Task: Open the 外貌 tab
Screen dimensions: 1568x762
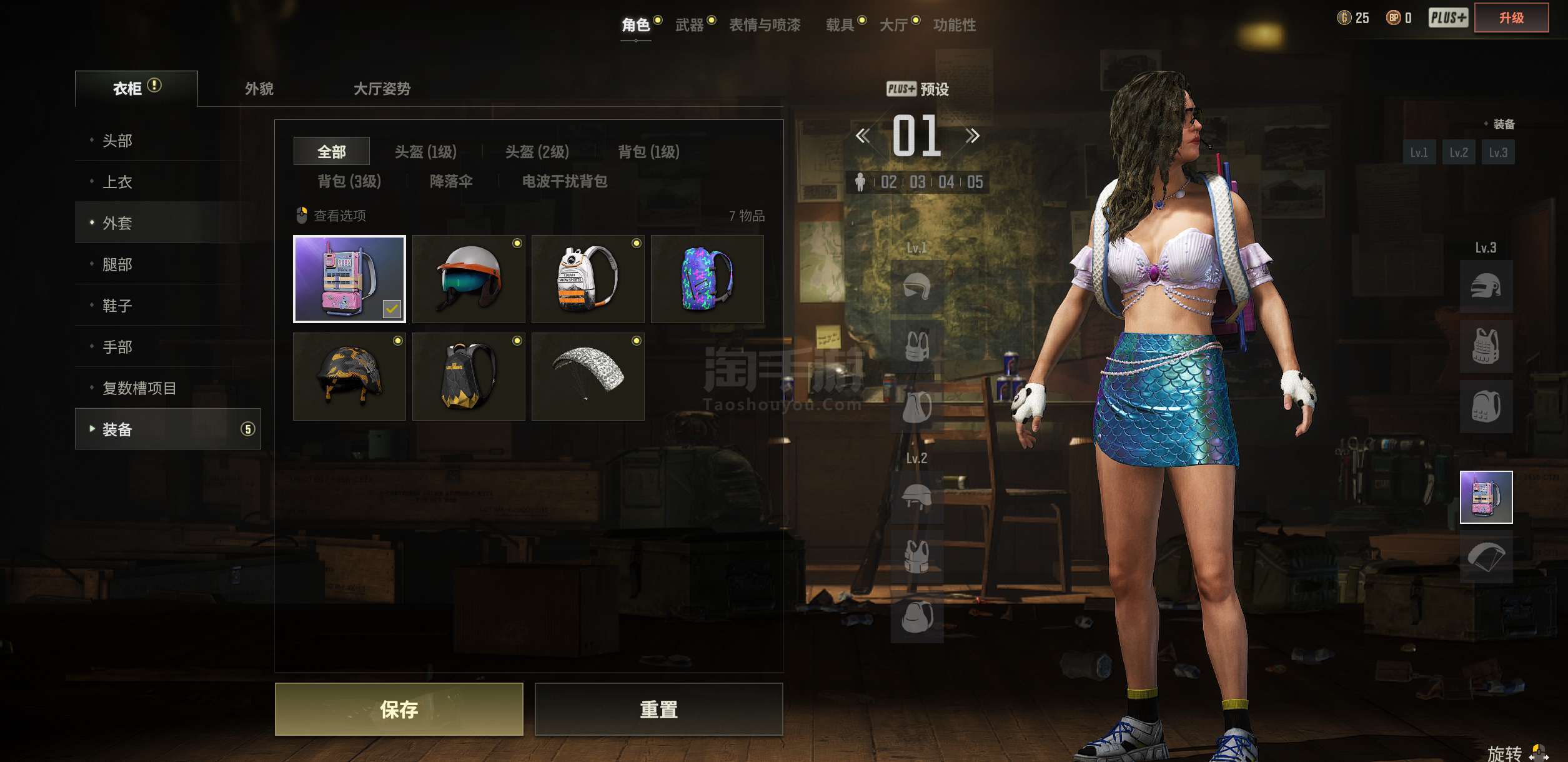Action: [x=256, y=88]
